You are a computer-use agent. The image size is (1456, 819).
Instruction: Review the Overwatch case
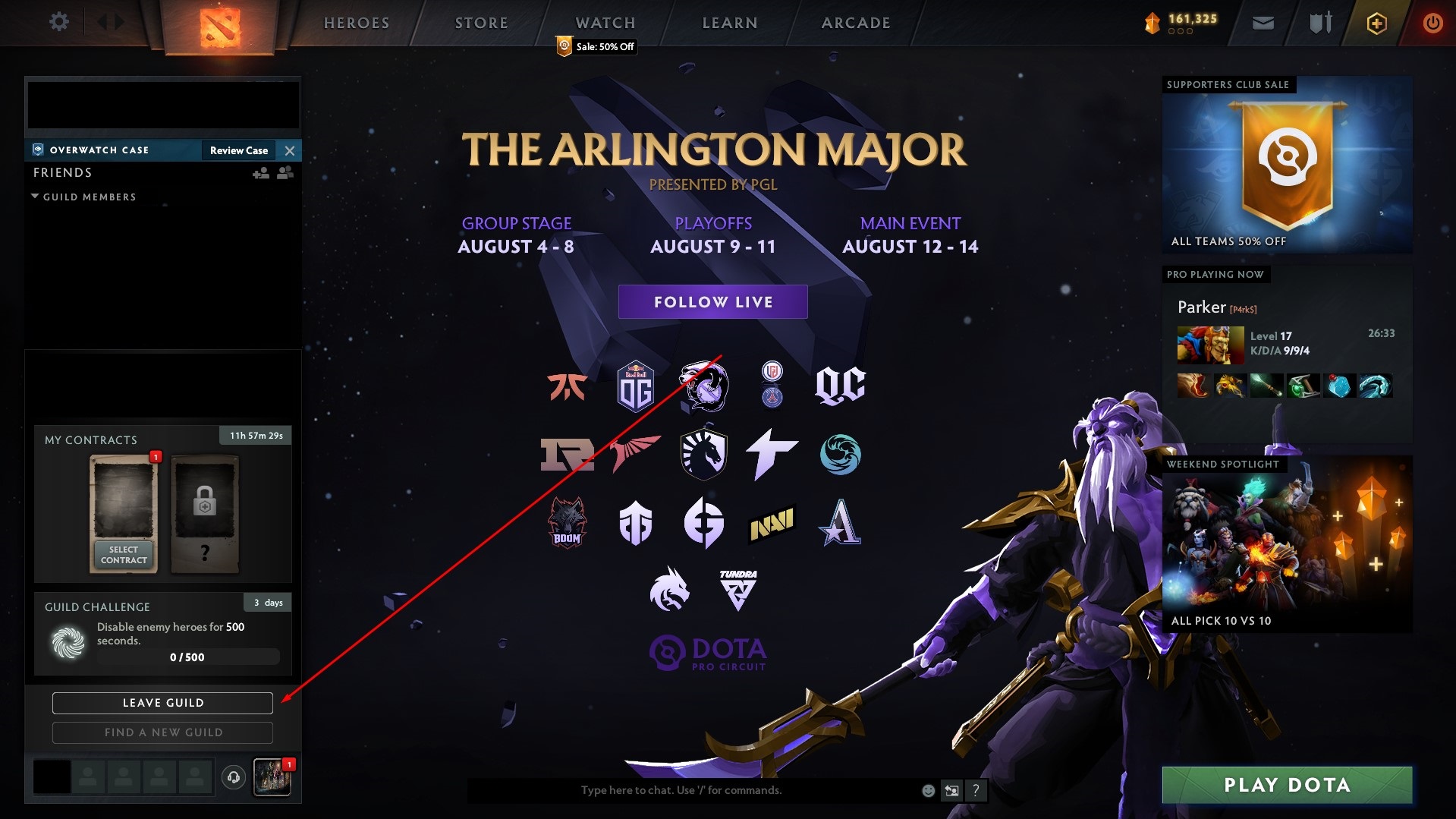click(x=239, y=150)
